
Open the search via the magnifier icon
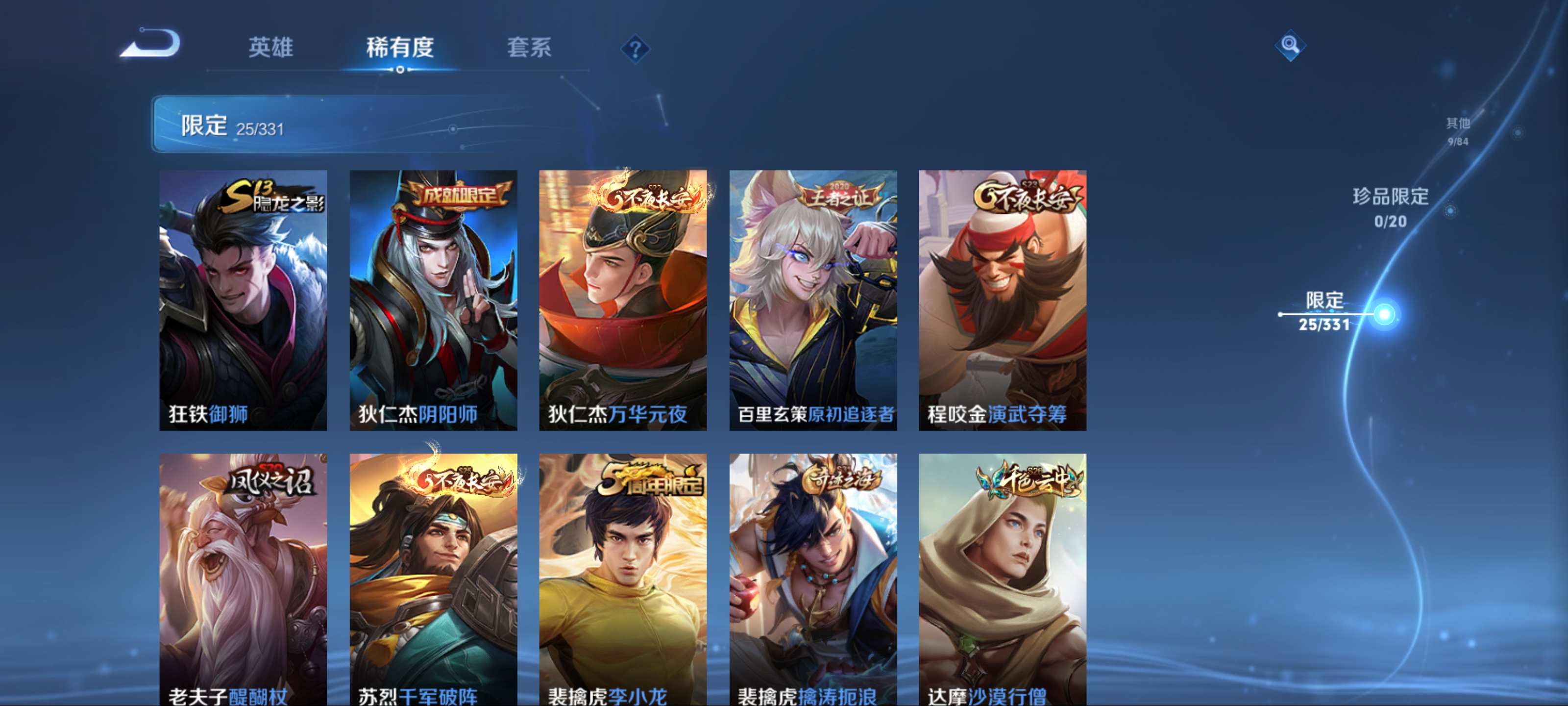1290,46
